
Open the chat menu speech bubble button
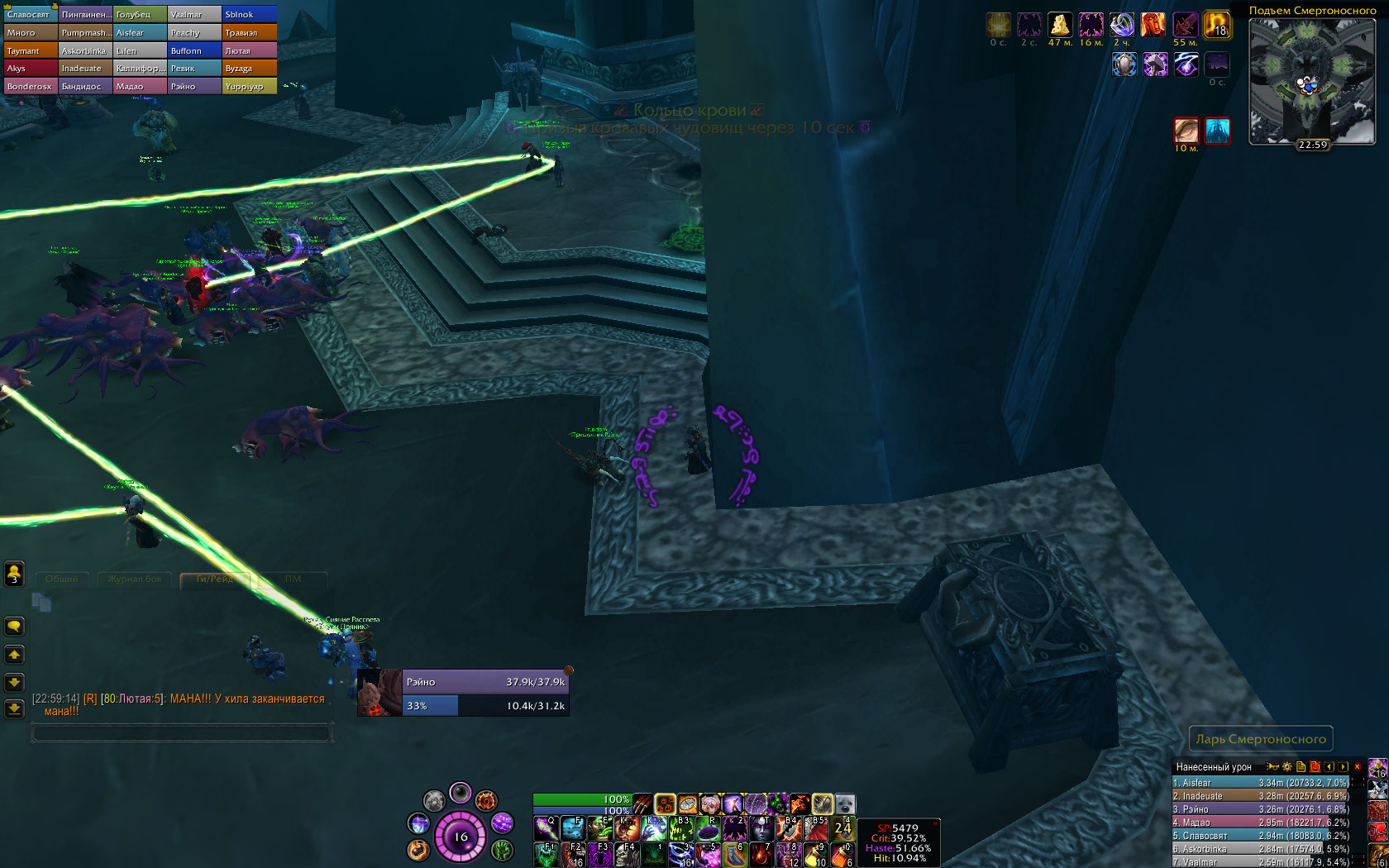14,627
